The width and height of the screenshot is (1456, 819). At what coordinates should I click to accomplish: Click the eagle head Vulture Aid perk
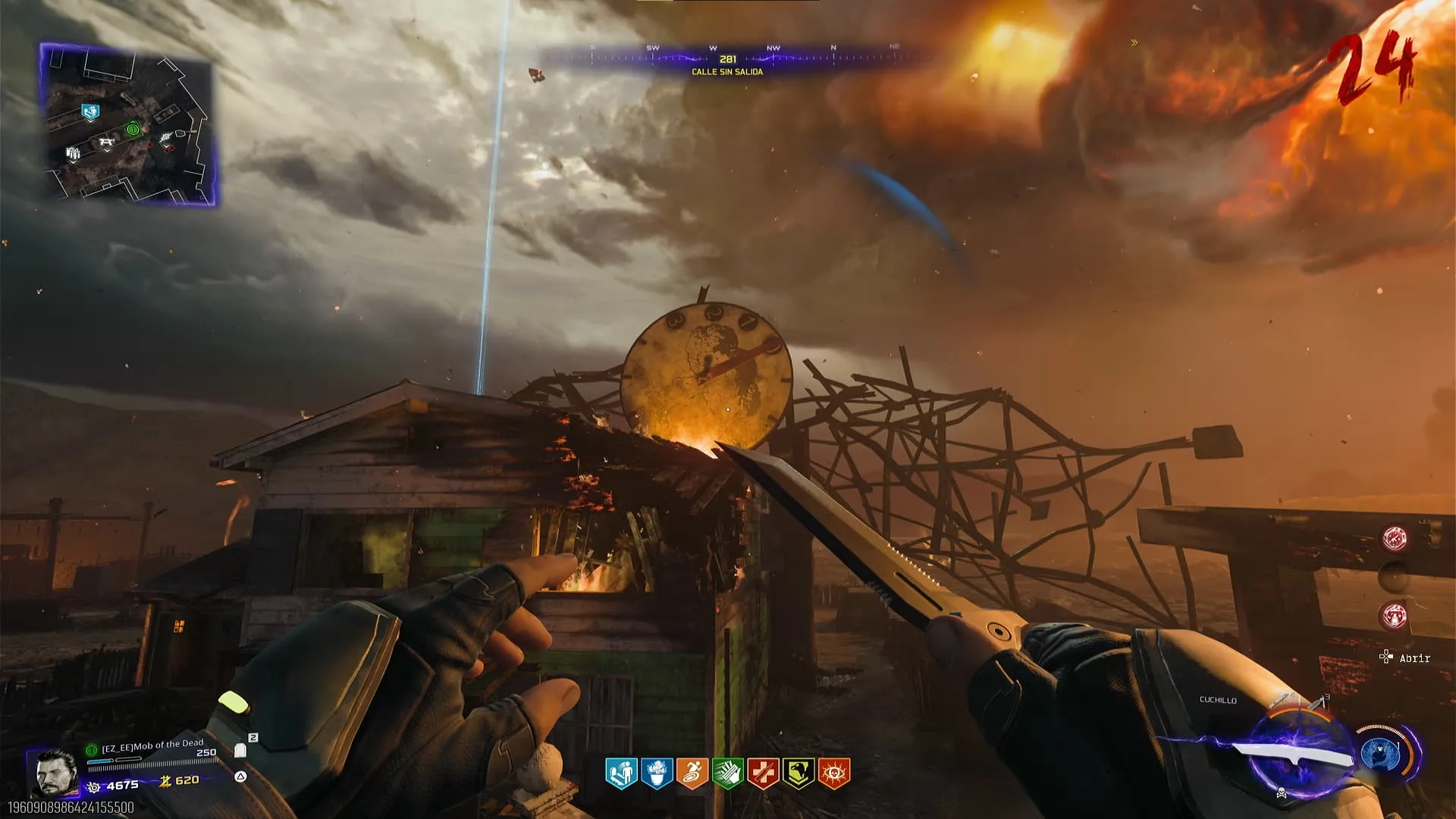pos(799,773)
